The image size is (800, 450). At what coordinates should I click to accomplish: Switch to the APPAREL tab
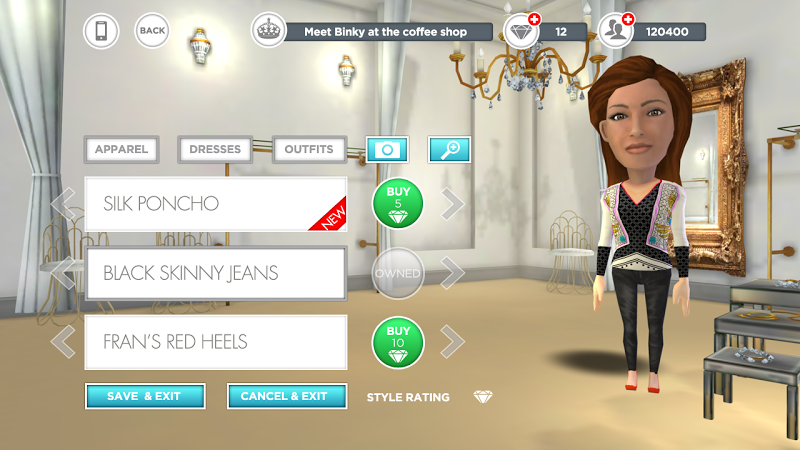pos(122,150)
